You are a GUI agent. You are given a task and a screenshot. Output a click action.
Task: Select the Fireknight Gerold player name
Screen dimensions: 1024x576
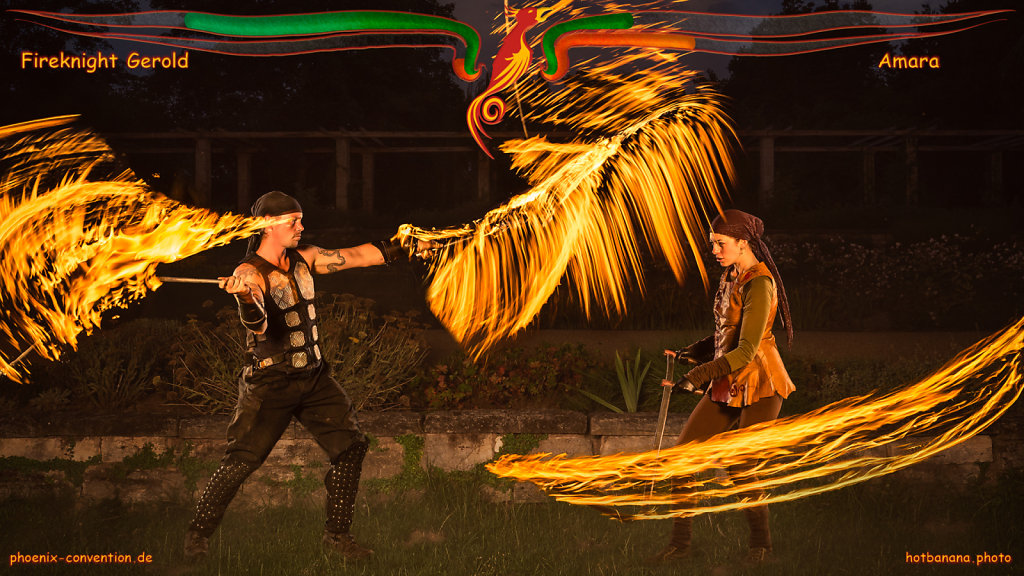click(104, 61)
